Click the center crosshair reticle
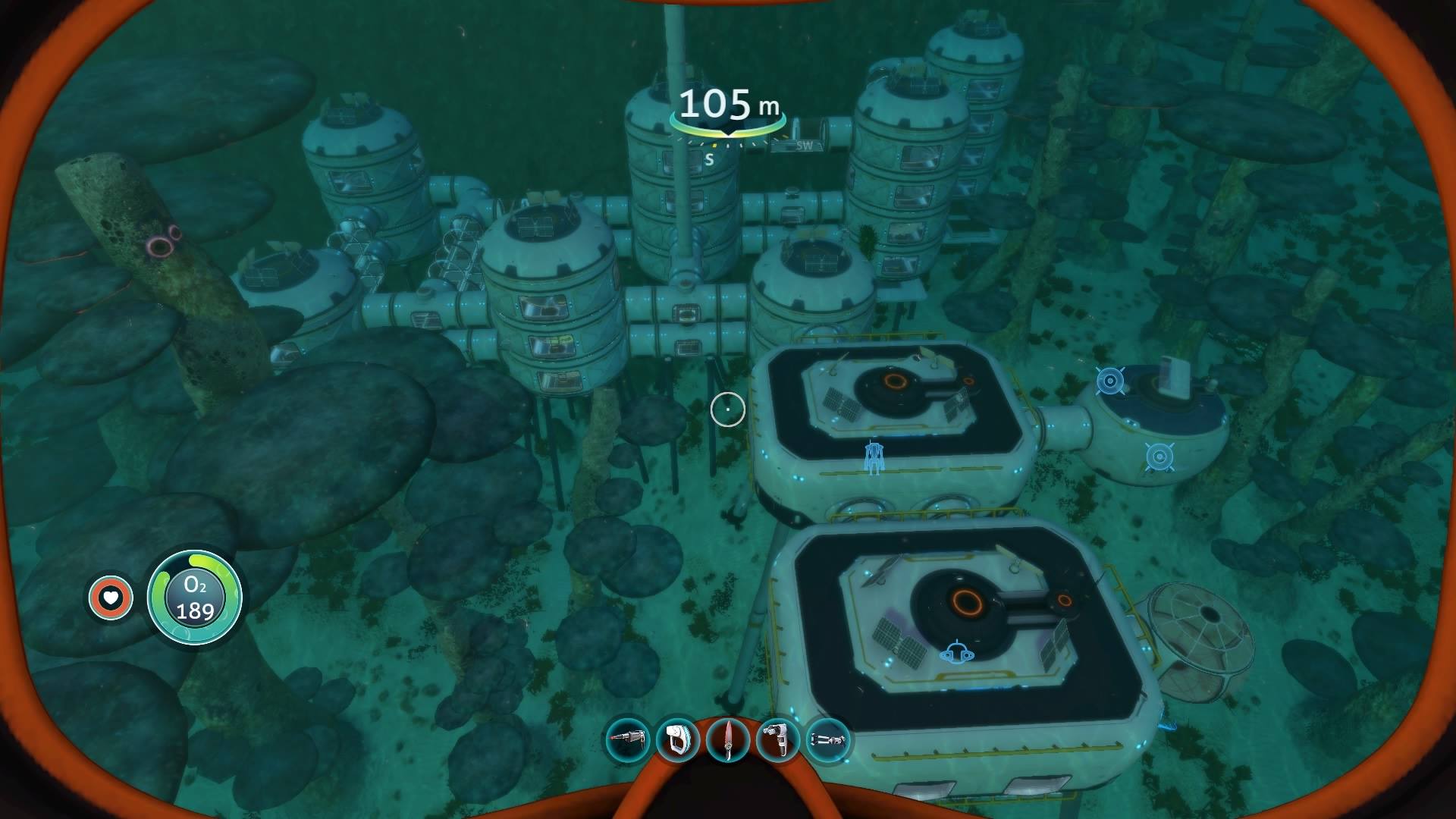1456x819 pixels. [x=726, y=408]
